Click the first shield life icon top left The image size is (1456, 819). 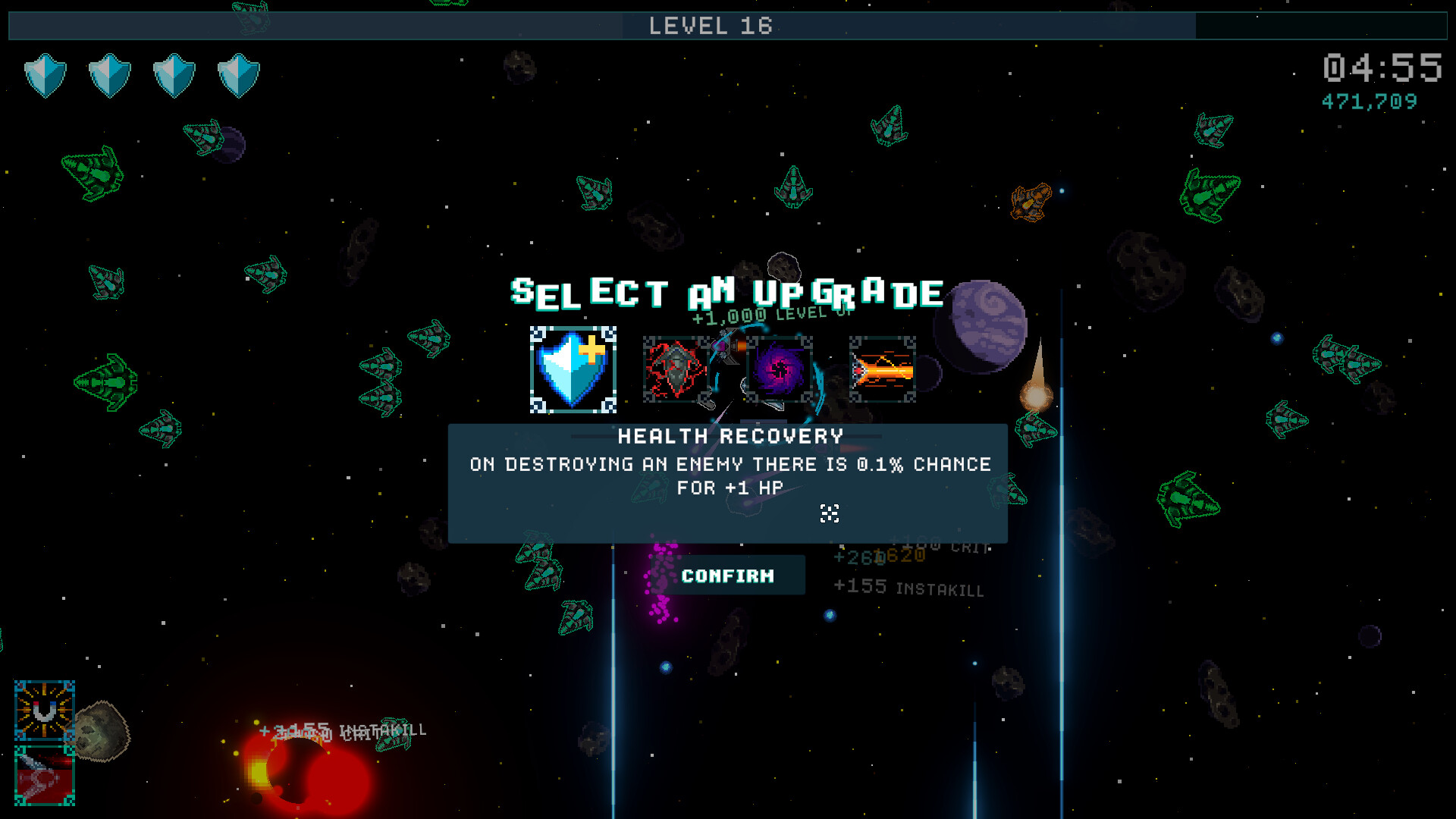point(45,75)
